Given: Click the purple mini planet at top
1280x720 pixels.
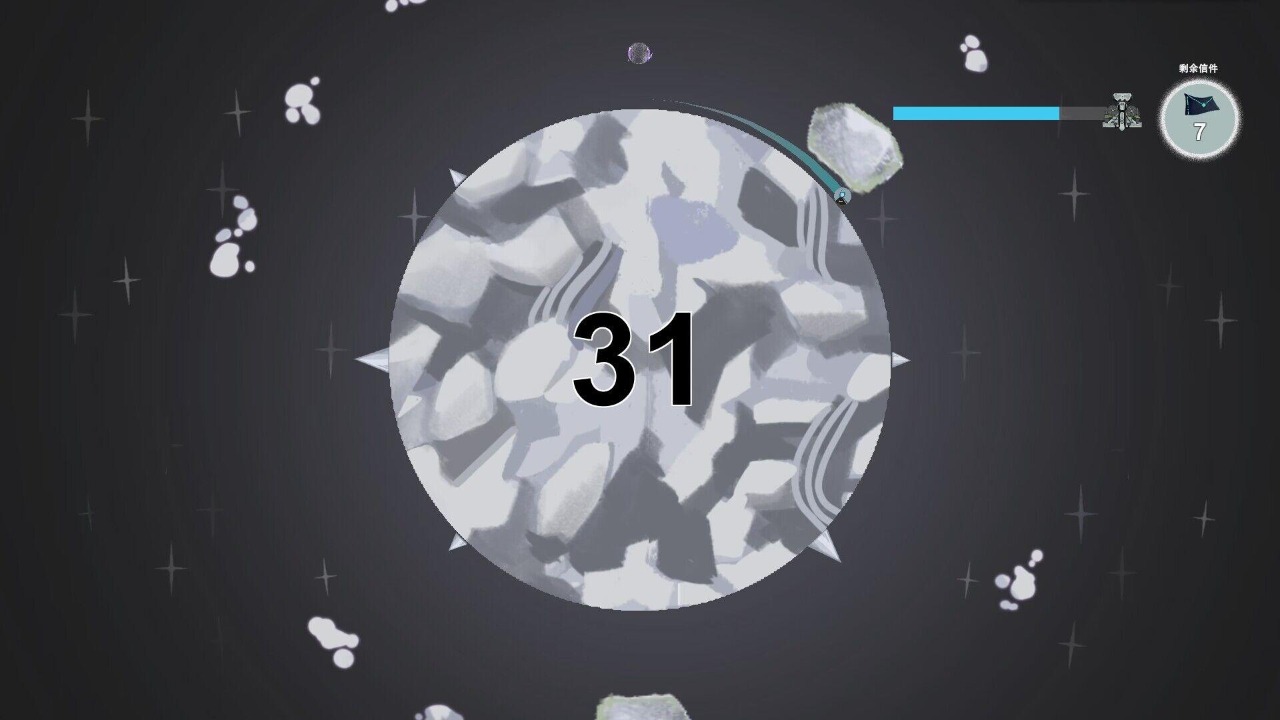Looking at the screenshot, I should (x=638, y=54).
